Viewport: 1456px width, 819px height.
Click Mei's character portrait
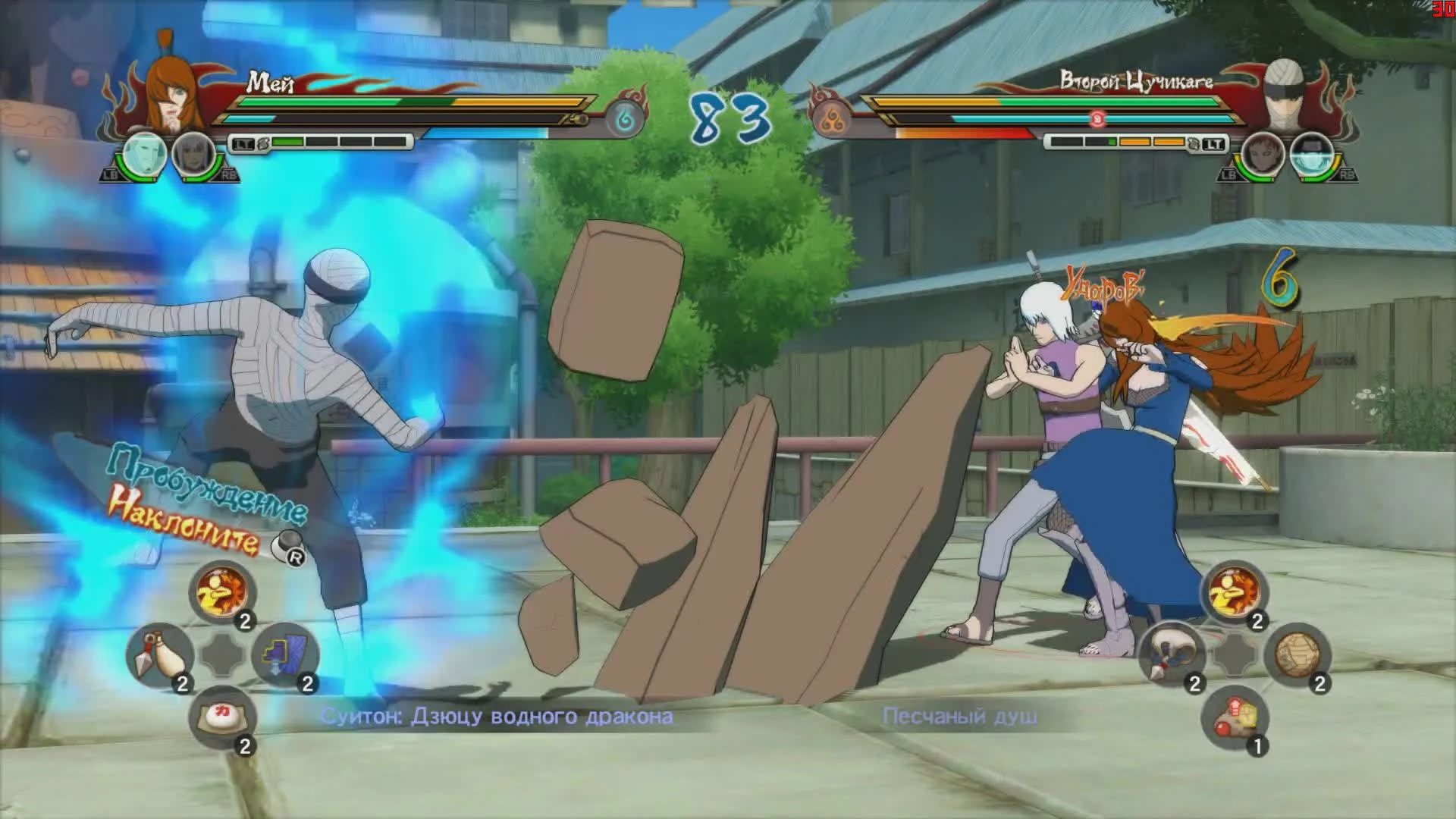click(168, 99)
